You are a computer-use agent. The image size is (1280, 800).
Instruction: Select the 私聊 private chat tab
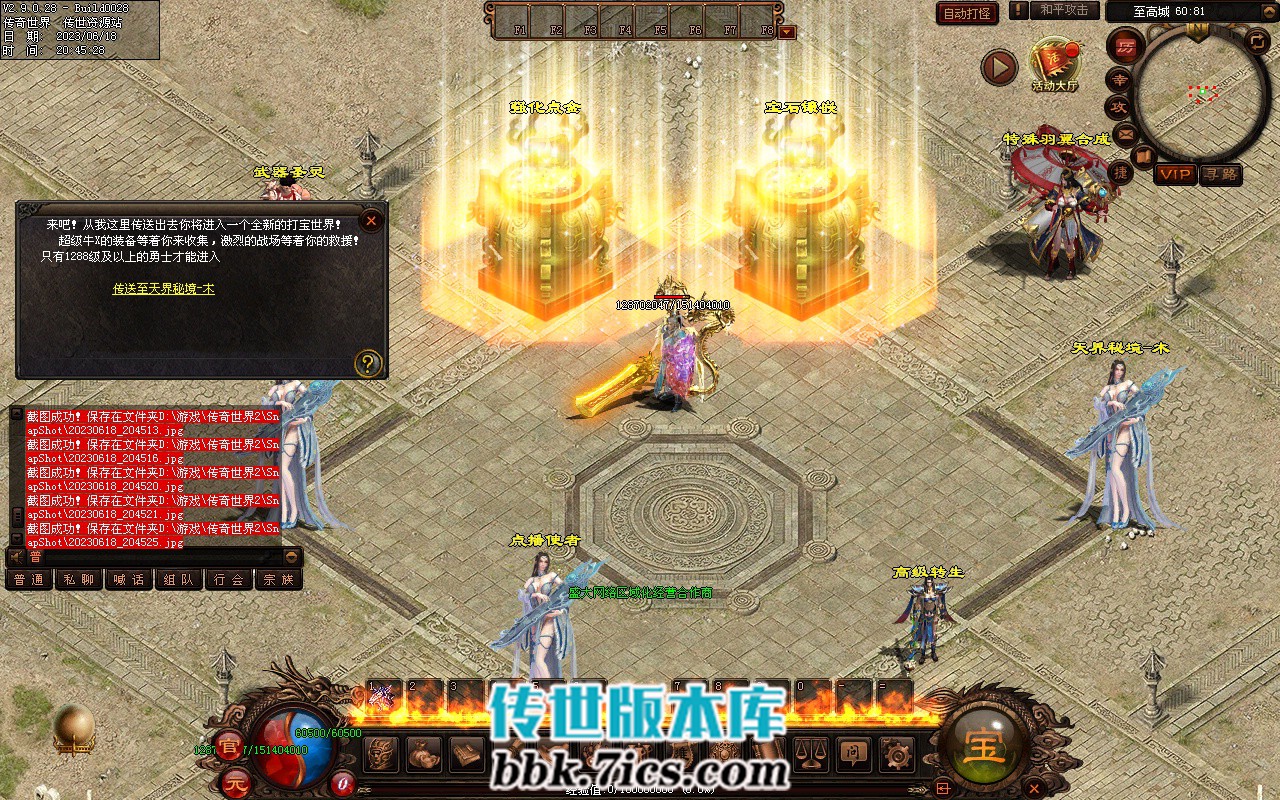click(x=78, y=580)
